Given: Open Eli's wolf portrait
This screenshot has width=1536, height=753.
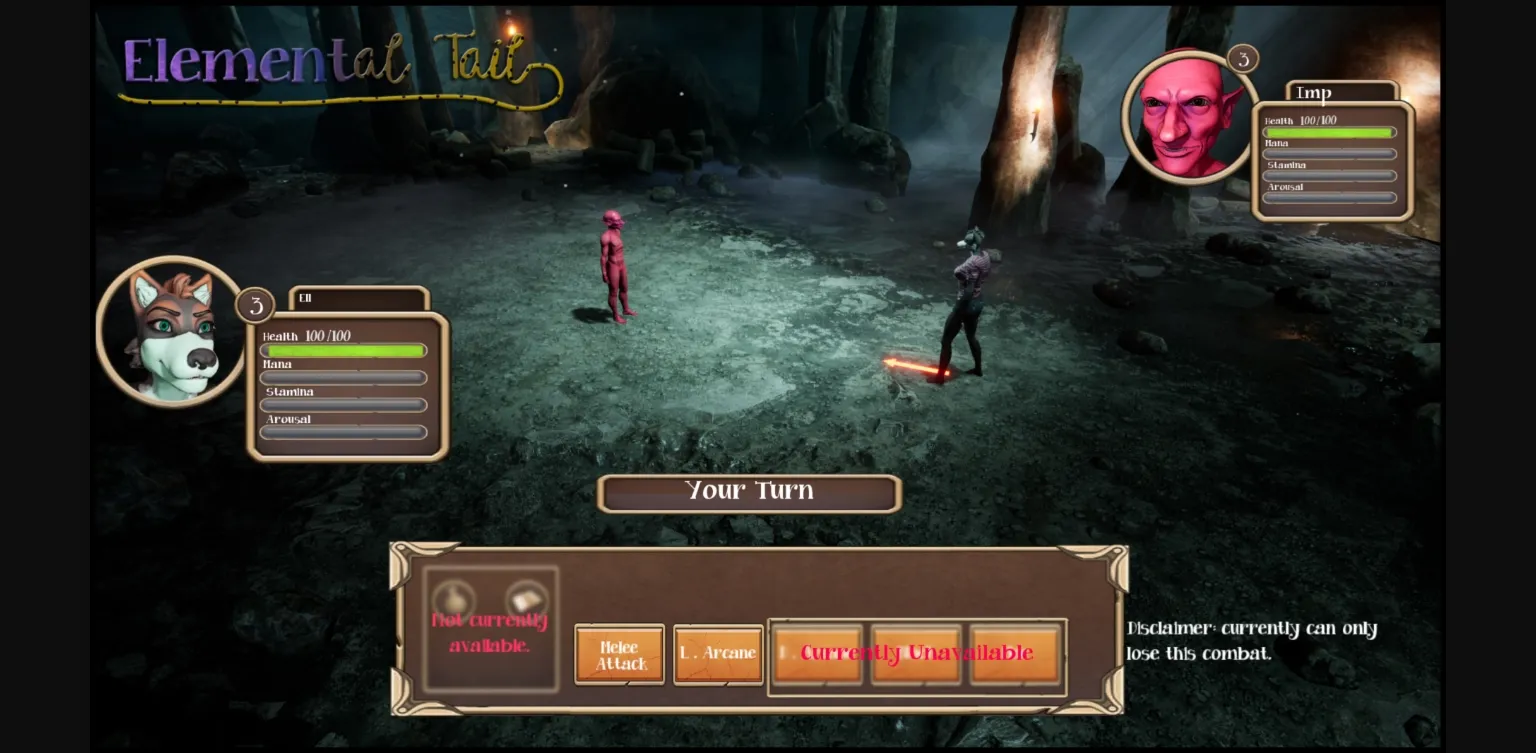Looking at the screenshot, I should coord(173,330).
